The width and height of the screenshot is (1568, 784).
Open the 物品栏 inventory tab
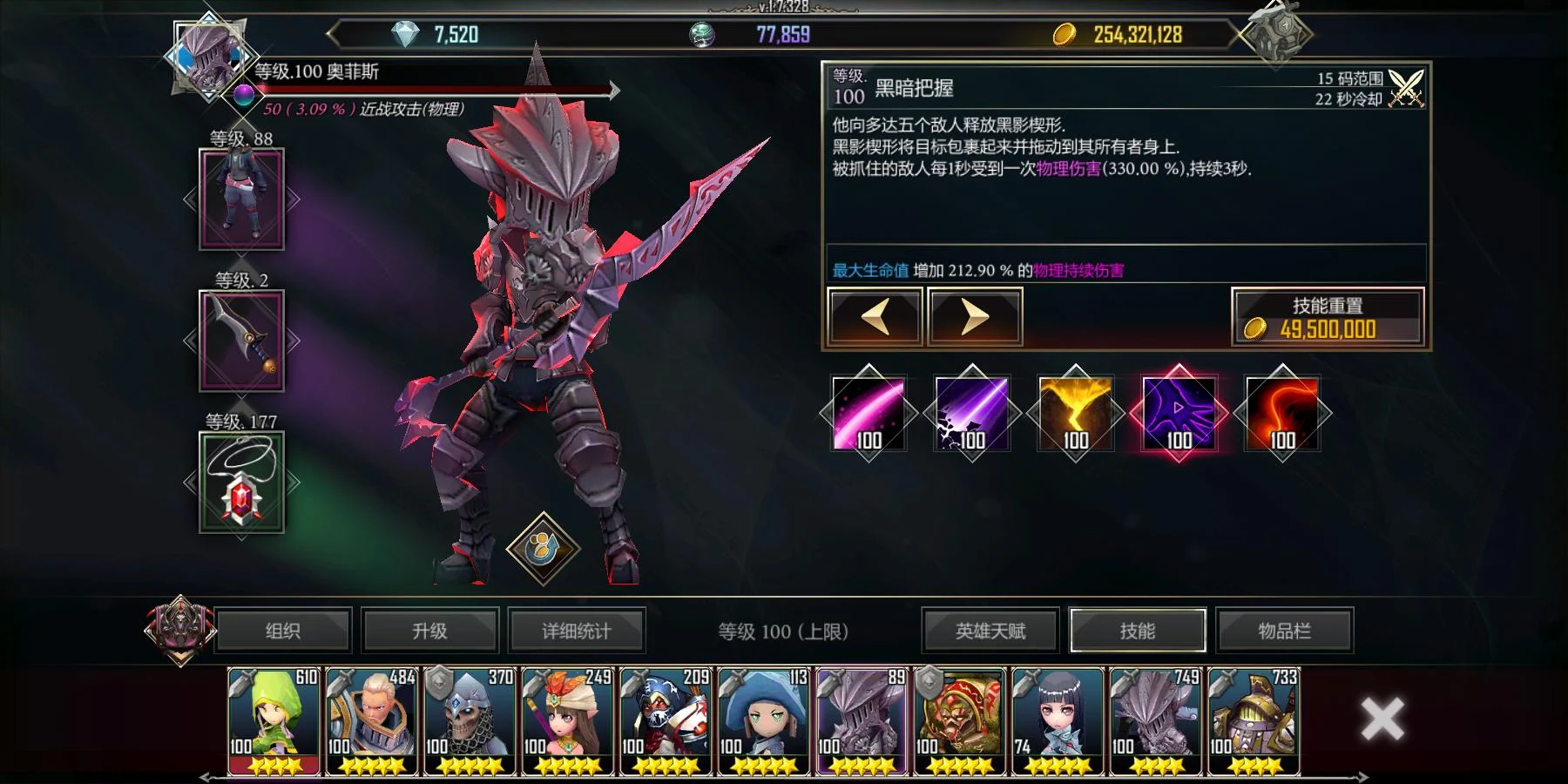point(1284,631)
